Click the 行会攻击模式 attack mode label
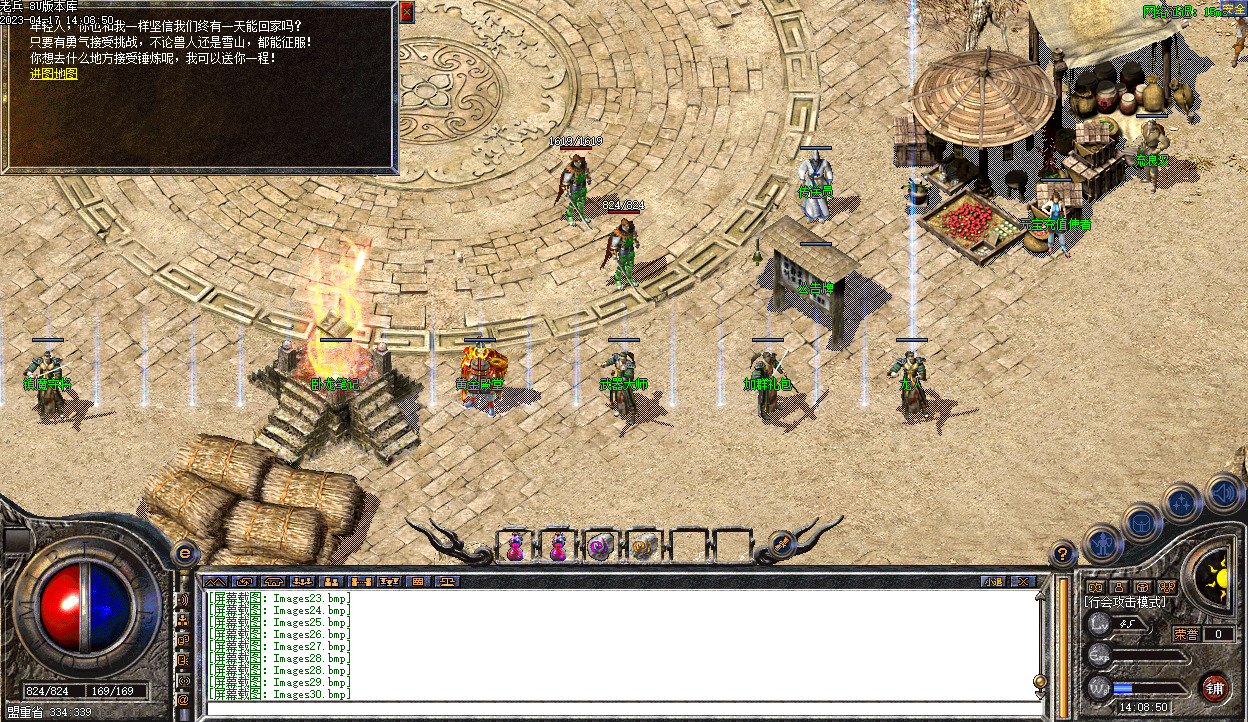This screenshot has width=1248, height=722. coord(1125,602)
